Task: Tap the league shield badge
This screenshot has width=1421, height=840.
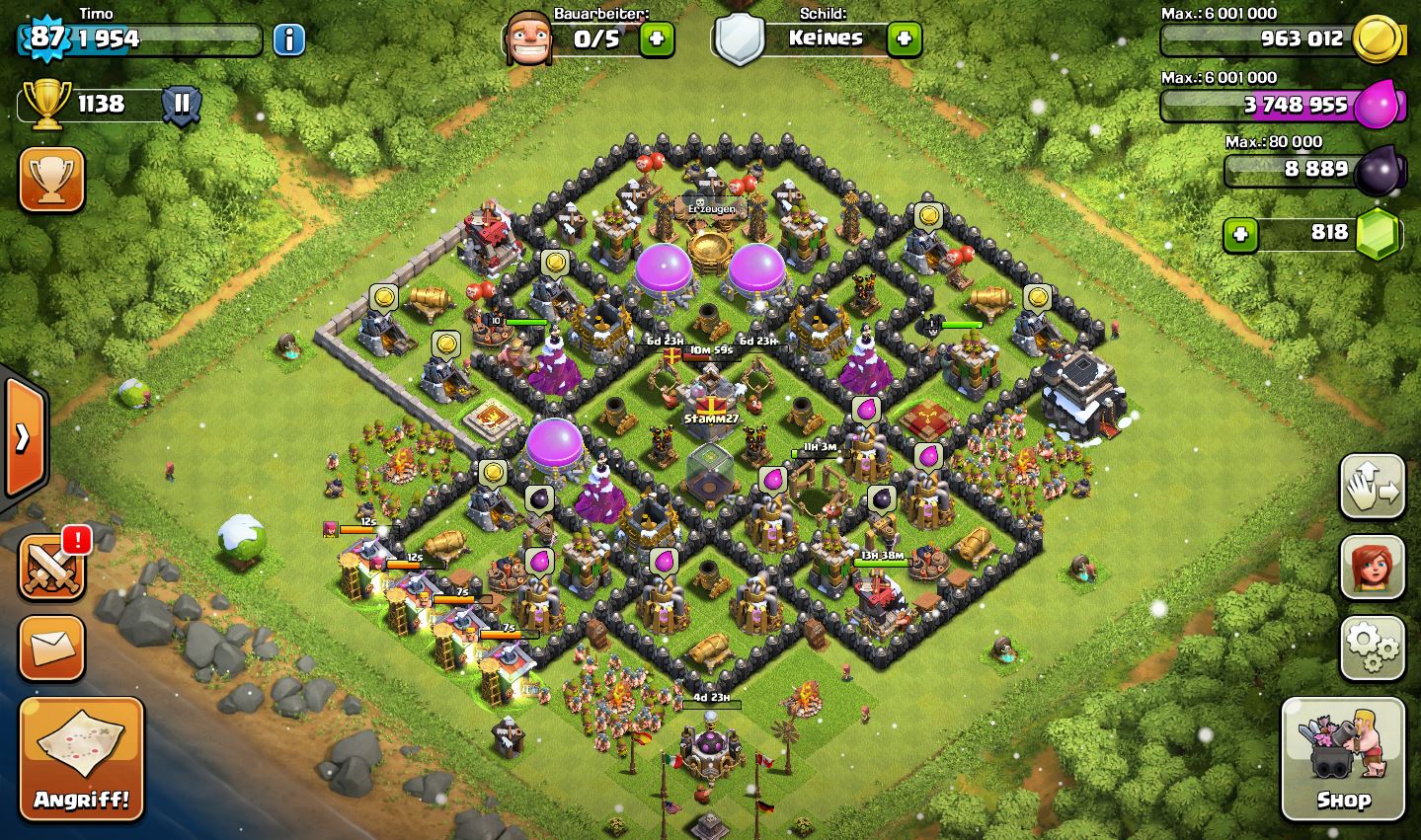Action: coord(182,104)
